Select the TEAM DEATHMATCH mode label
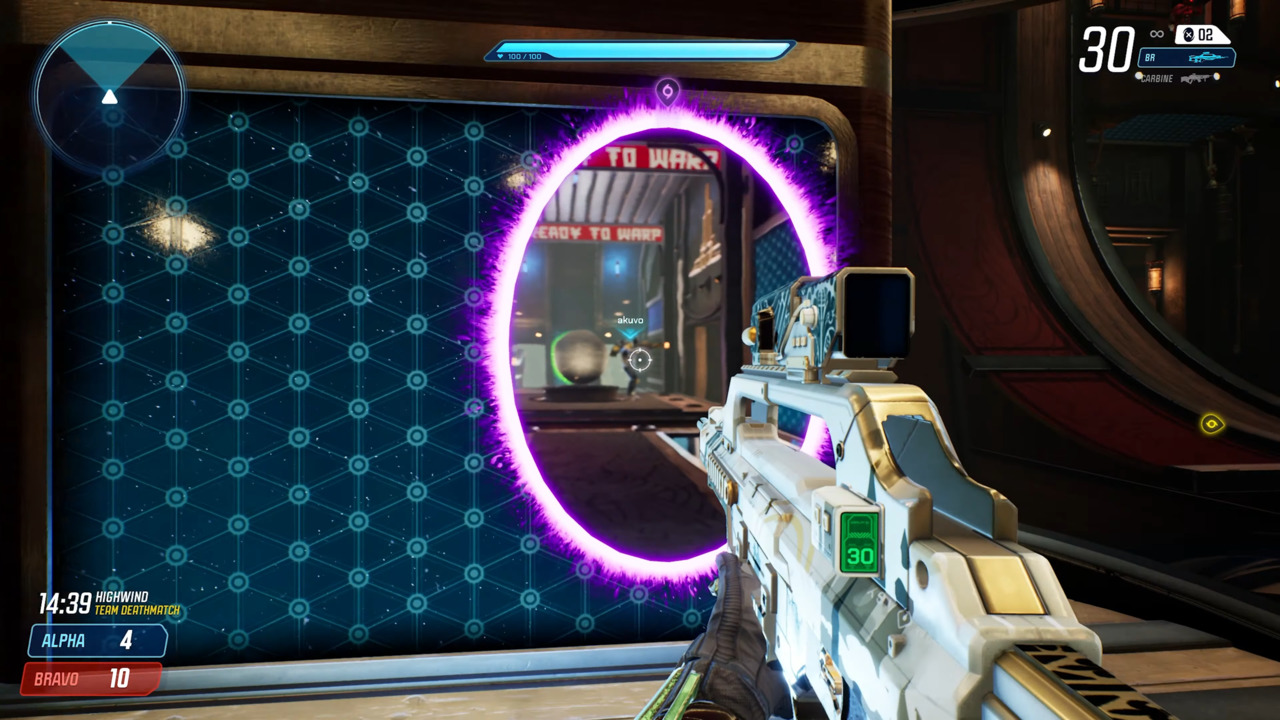This screenshot has height=720, width=1280. [140, 608]
